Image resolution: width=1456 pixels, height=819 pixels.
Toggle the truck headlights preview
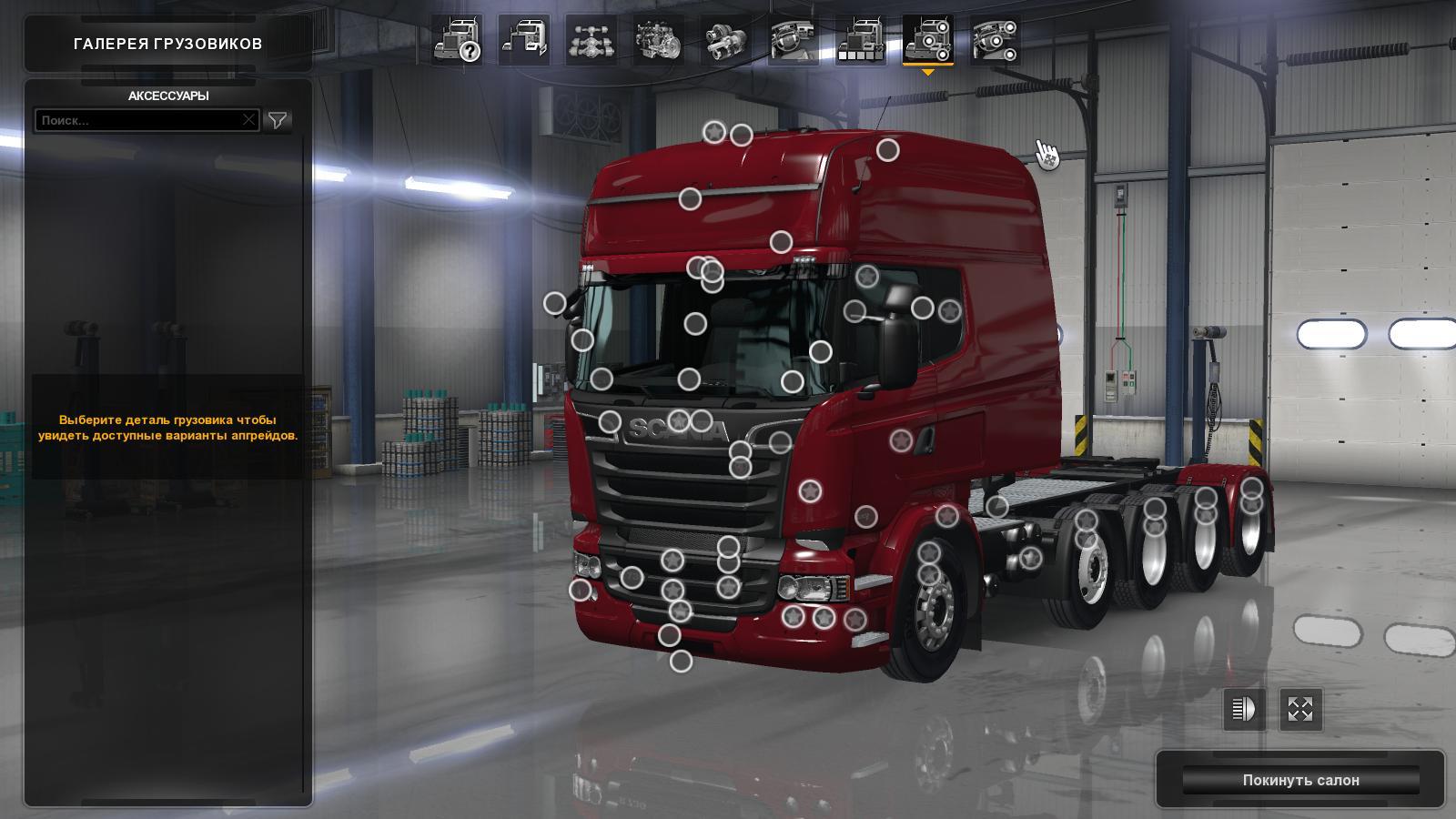tap(1243, 711)
